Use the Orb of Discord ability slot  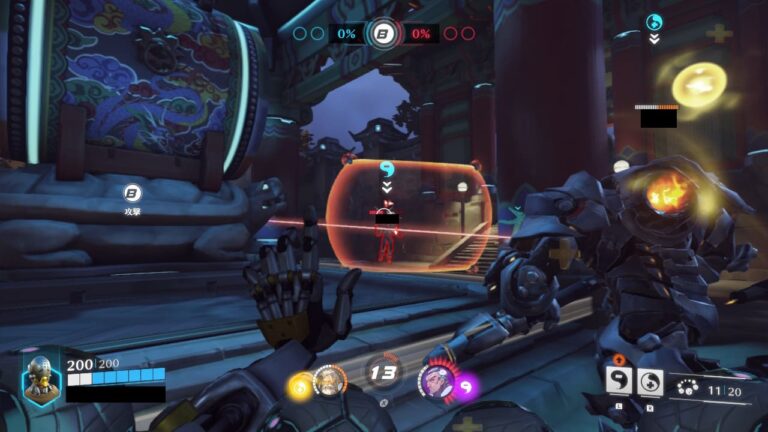[619, 381]
